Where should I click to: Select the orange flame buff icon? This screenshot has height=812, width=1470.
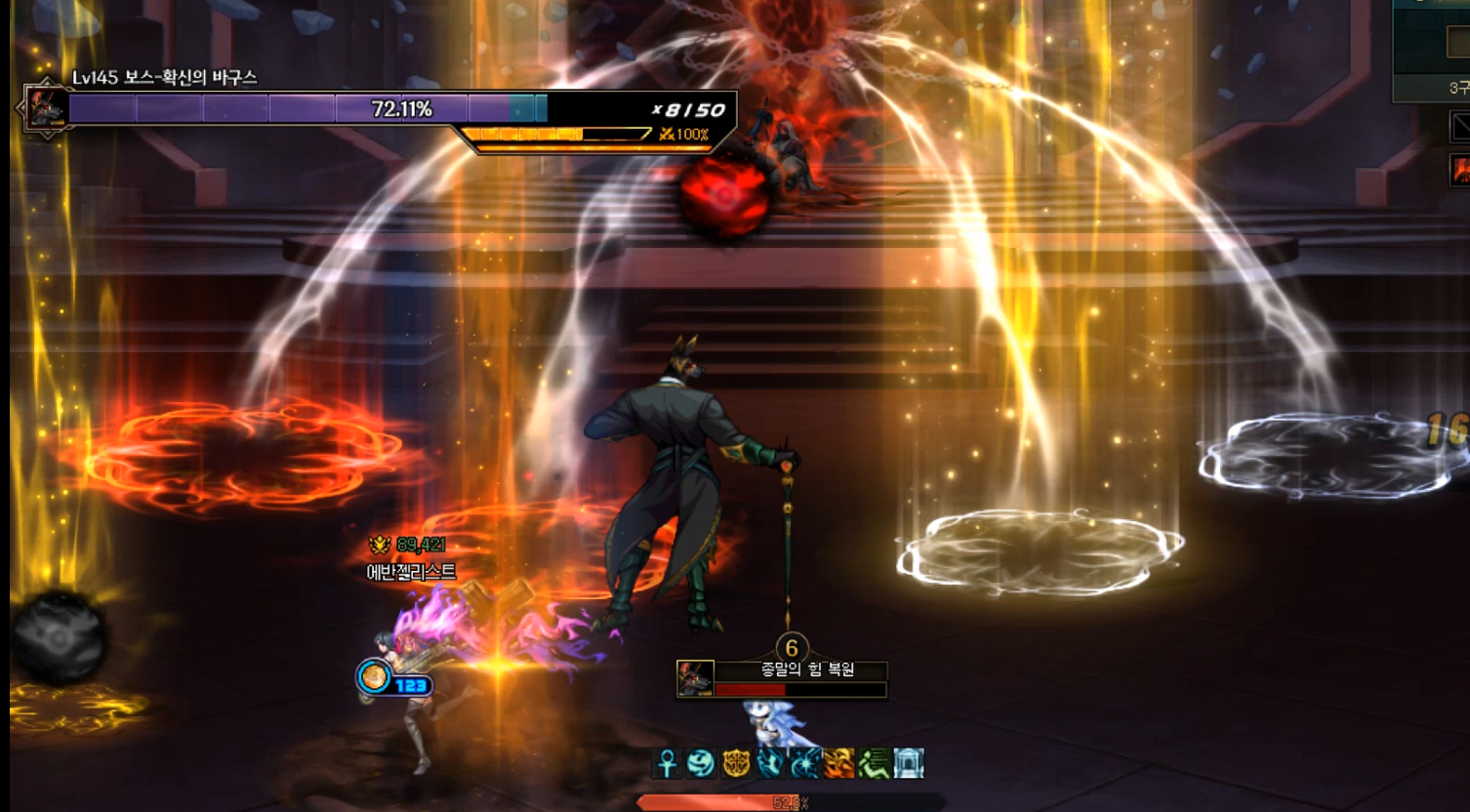pos(838,763)
